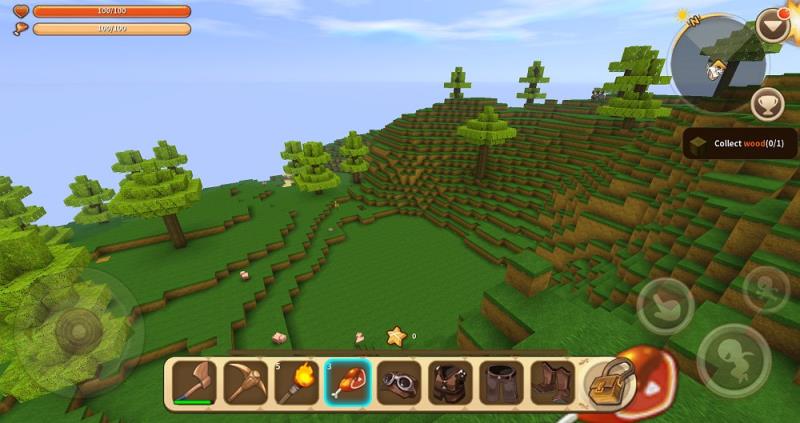Select the leather boots hotbar slot
This screenshot has height=423, width=800.
[552, 381]
